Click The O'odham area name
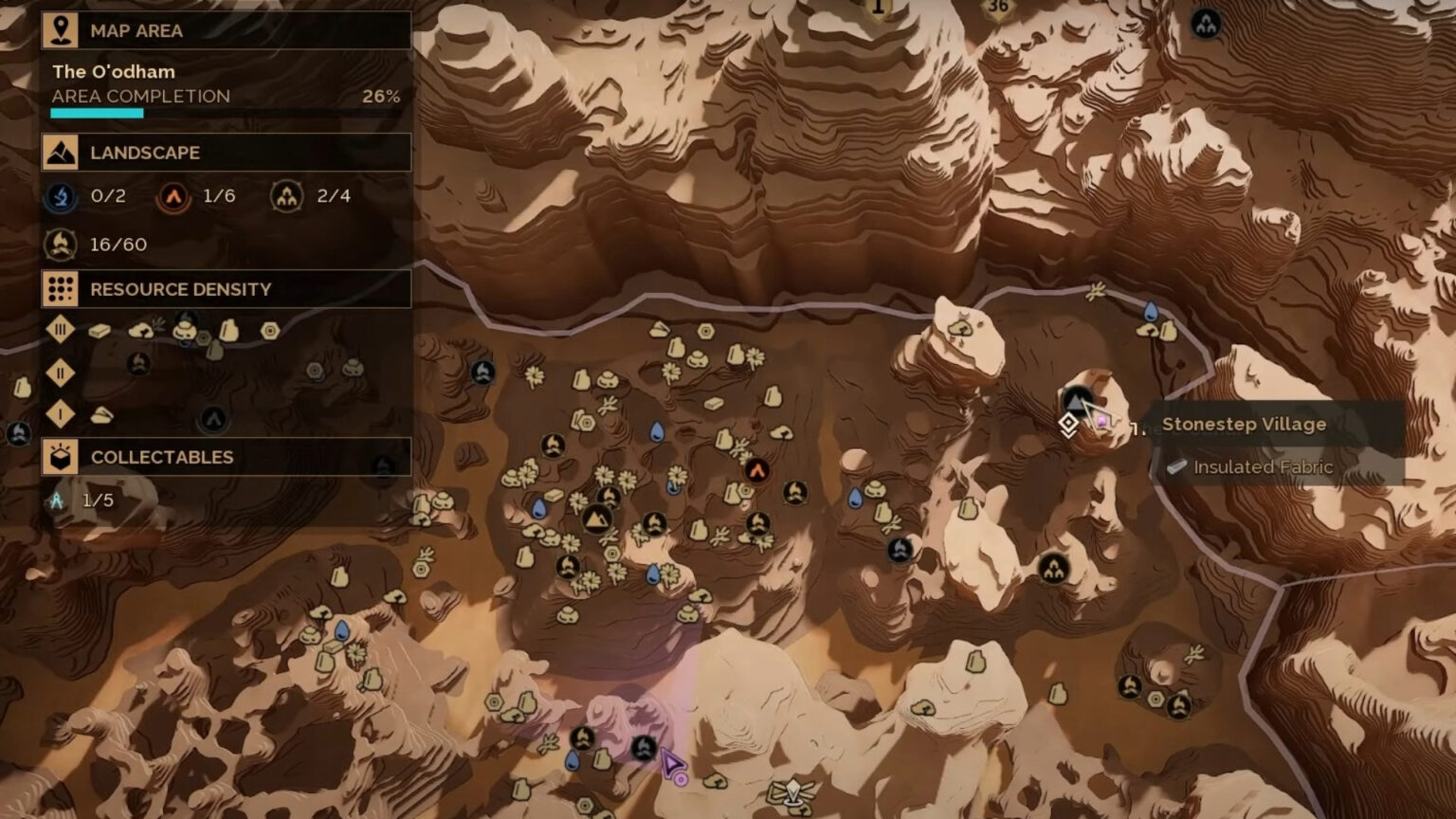The width and height of the screenshot is (1456, 819). (114, 71)
